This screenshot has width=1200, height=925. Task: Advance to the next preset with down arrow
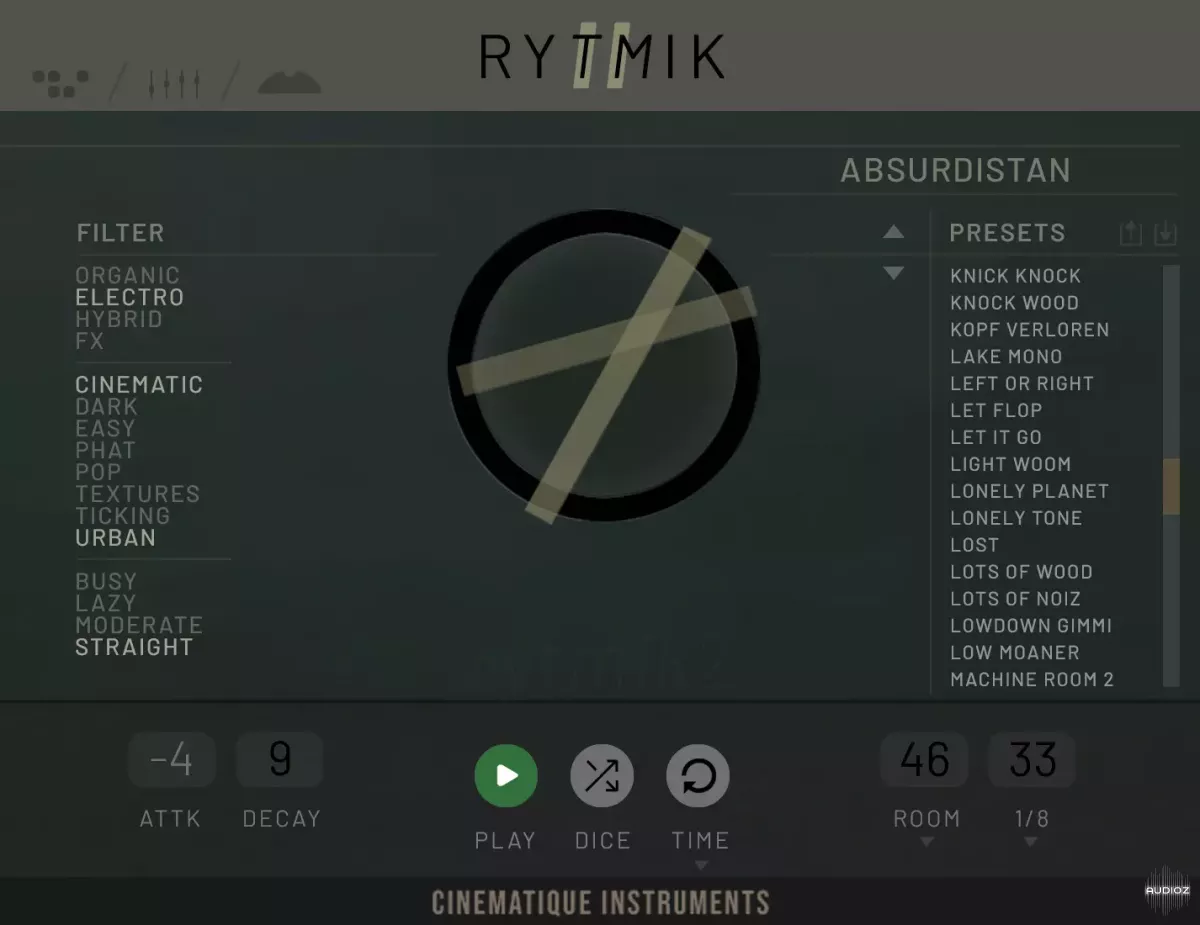click(893, 273)
